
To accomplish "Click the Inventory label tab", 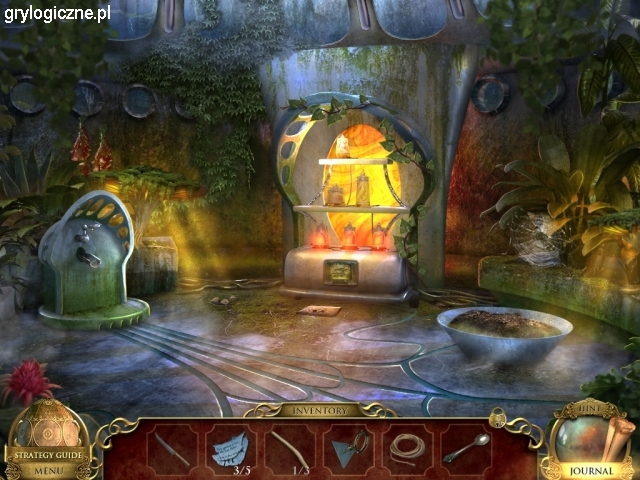I will 320,410.
